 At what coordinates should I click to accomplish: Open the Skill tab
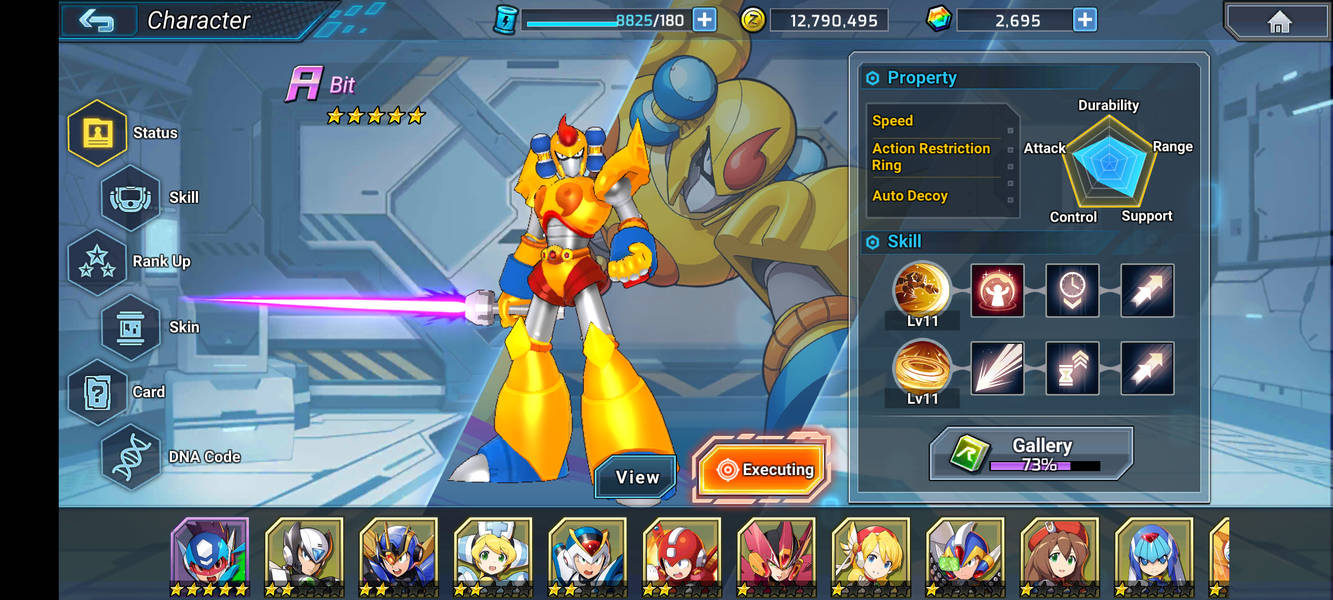[131, 198]
